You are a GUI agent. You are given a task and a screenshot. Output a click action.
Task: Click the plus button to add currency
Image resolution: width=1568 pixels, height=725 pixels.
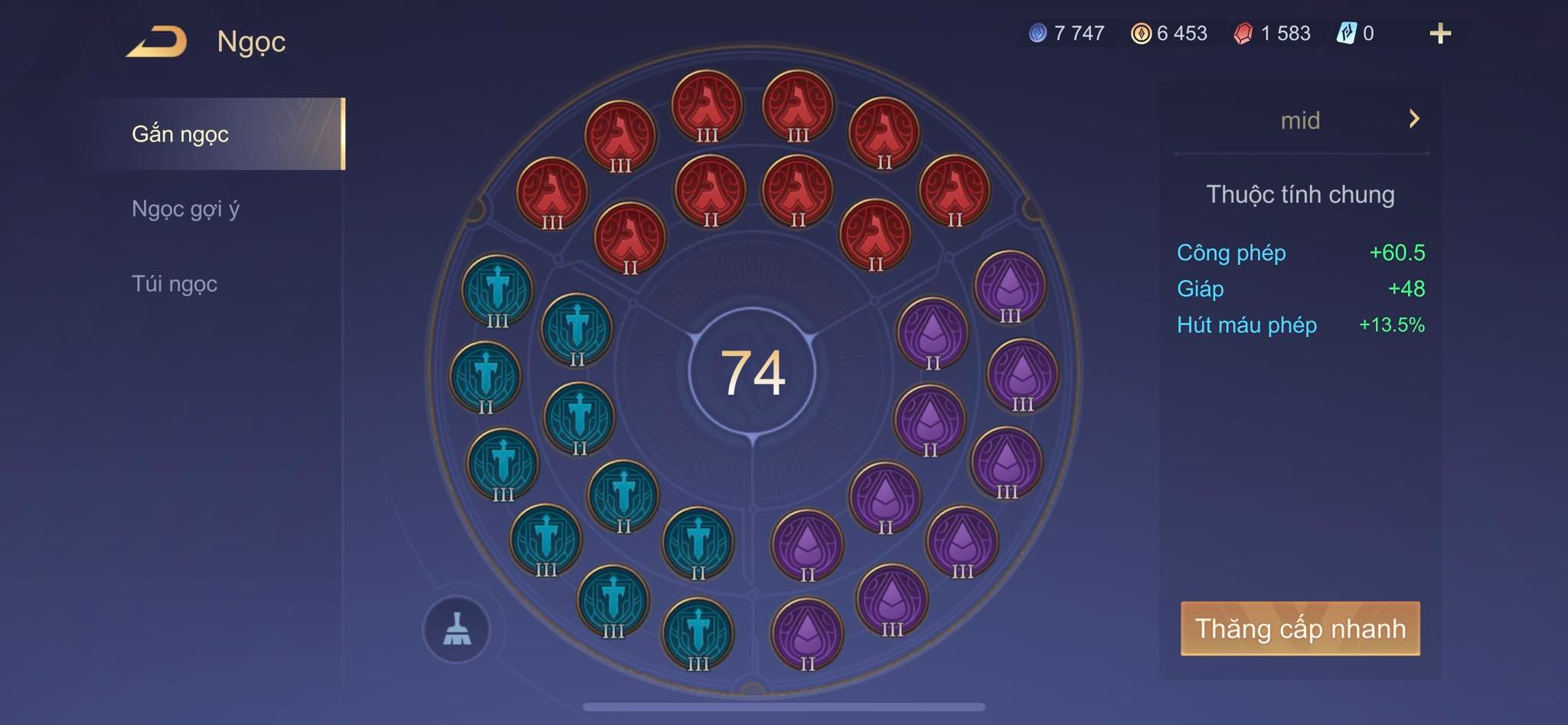coord(1439,34)
